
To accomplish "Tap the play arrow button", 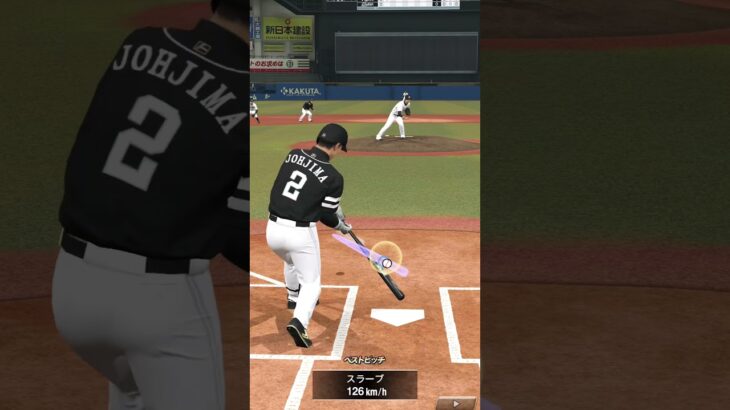I will coord(456,403).
